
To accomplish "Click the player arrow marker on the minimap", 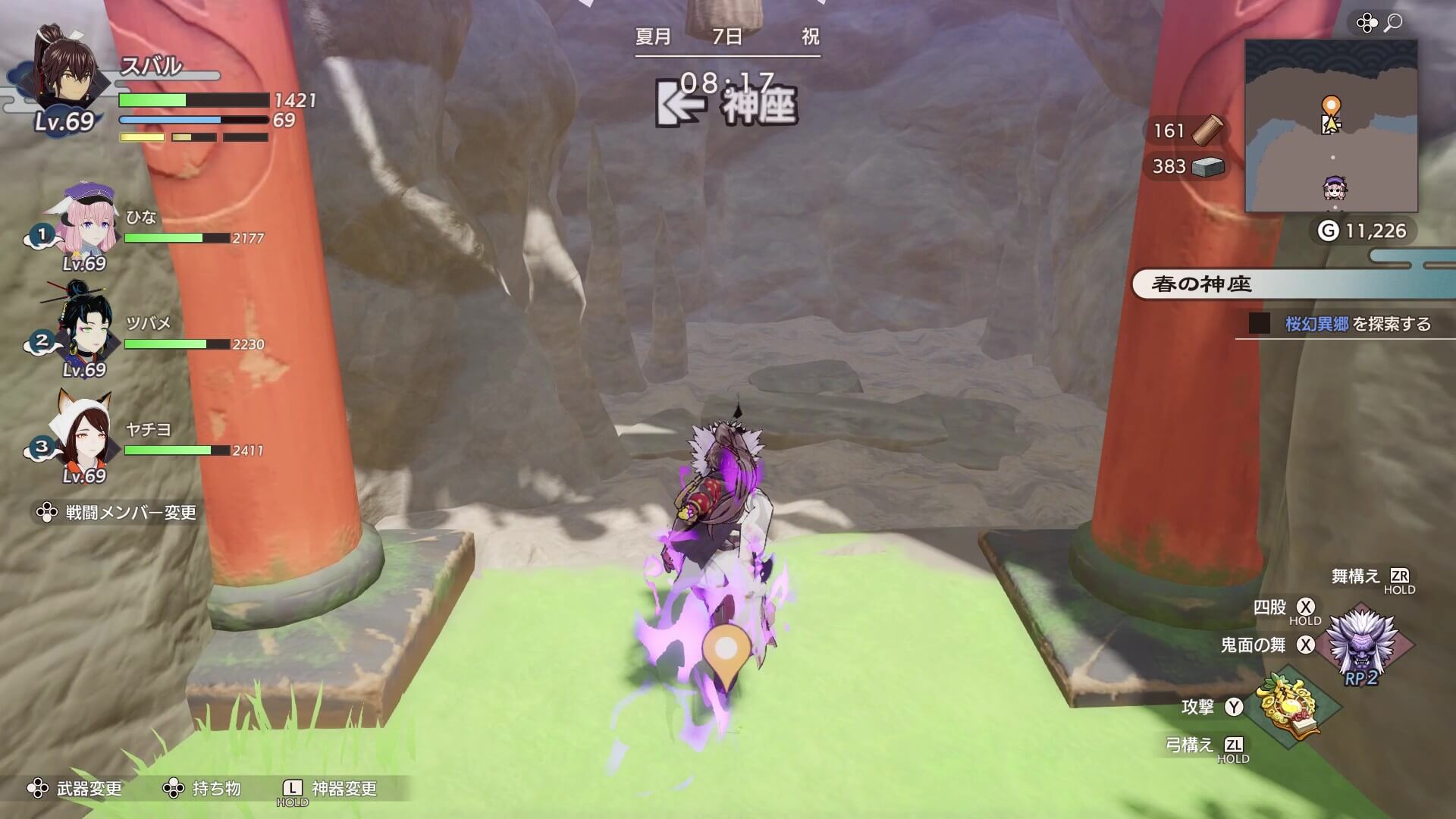I will click(1332, 124).
